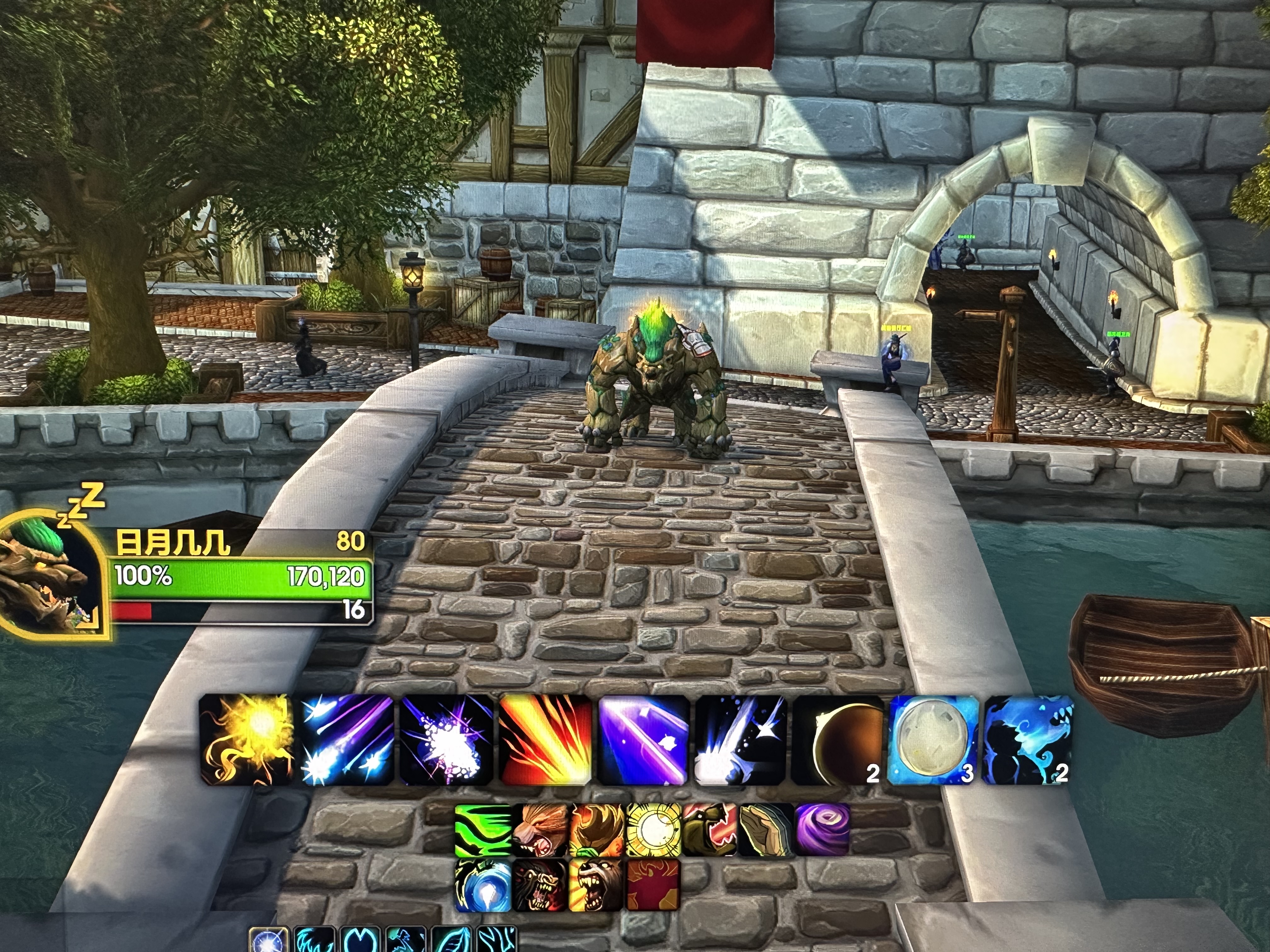Activate the green streaks dash ability
This screenshot has width=1270, height=952.
483,830
